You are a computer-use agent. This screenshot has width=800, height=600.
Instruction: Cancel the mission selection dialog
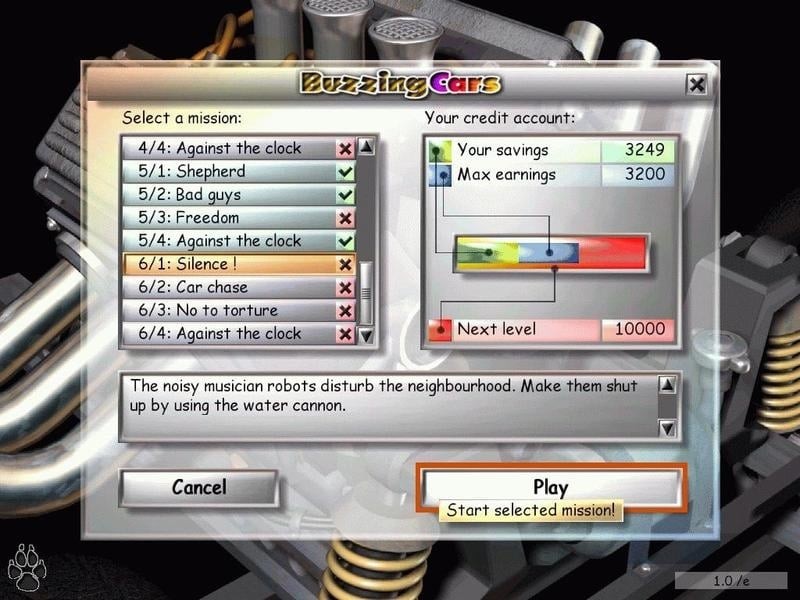pyautogui.click(x=198, y=488)
